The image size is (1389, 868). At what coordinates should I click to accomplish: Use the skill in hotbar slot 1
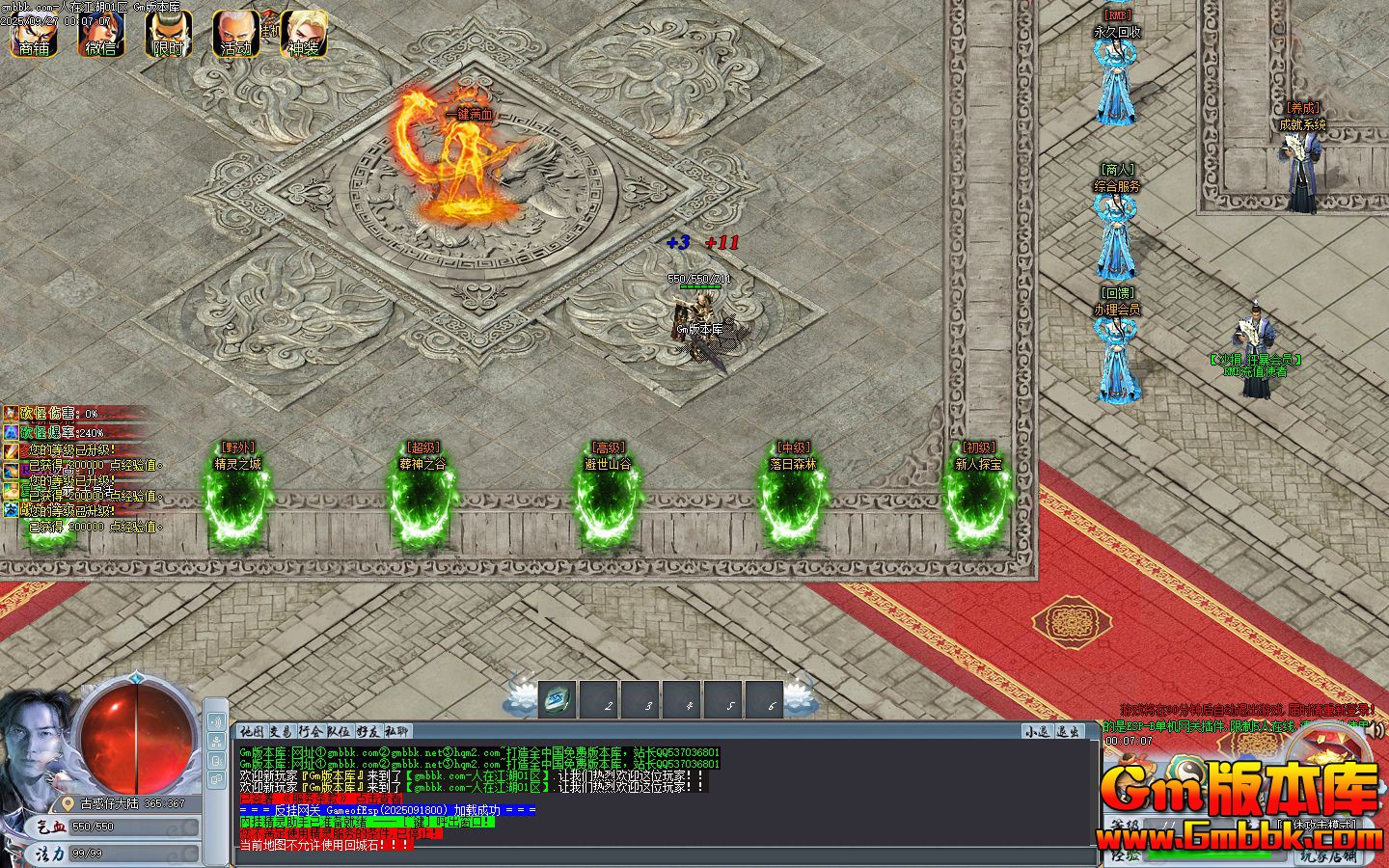558,701
